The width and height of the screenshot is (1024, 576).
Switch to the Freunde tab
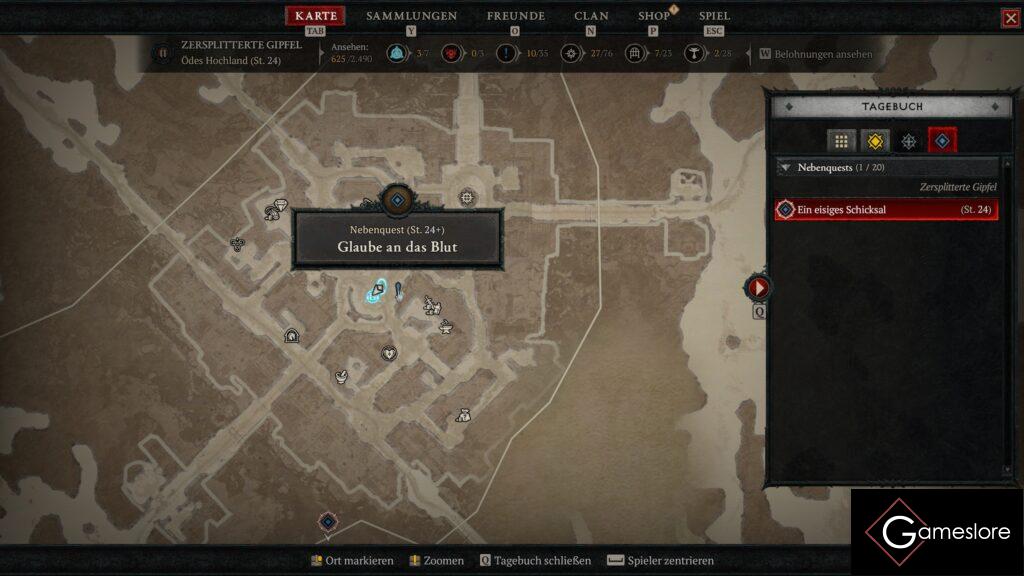click(x=515, y=16)
